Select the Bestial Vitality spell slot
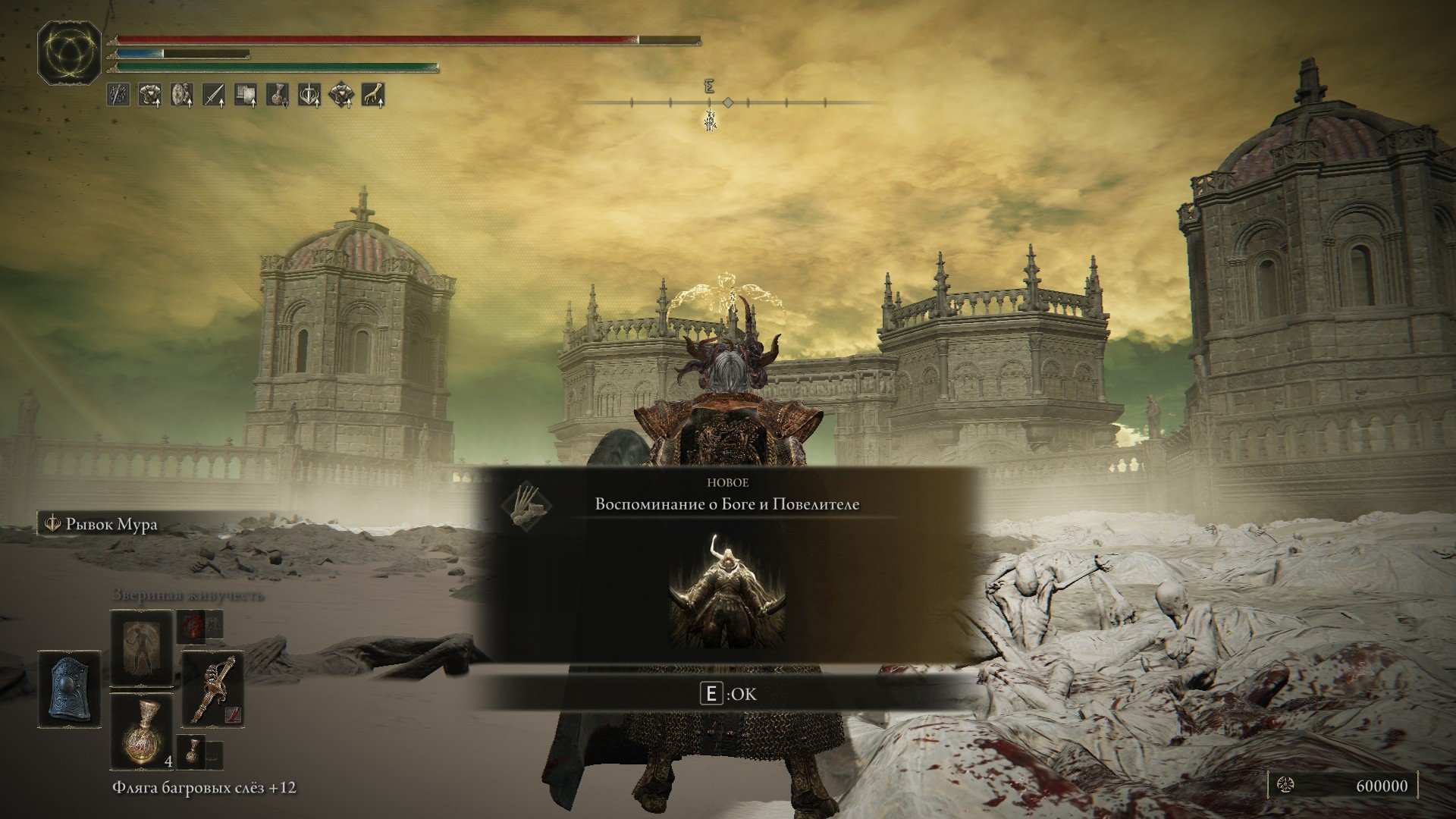Viewport: 1456px width, 819px height. pos(142,650)
